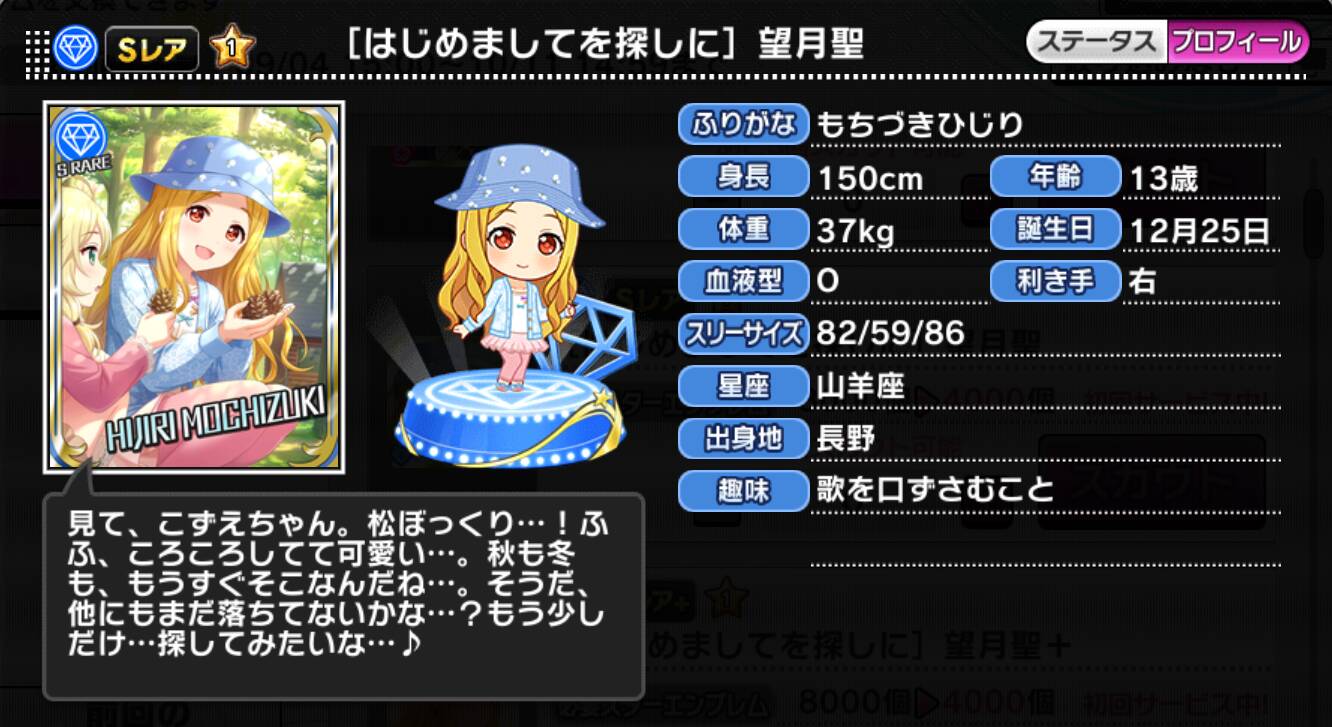
Task: Select the 星座 label pill
Action: click(x=744, y=386)
